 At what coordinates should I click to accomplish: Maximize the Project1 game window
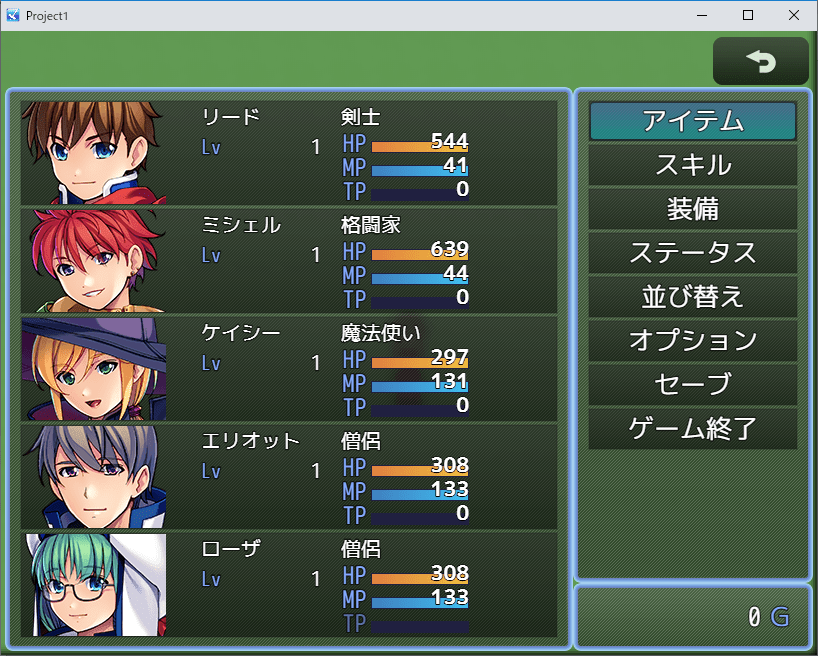[x=748, y=16]
